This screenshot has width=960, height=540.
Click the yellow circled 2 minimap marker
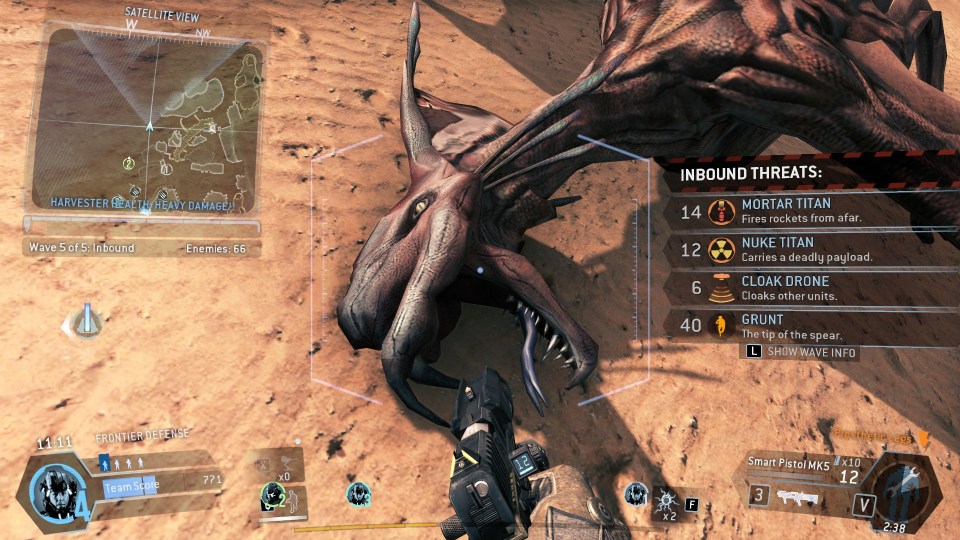point(129,163)
